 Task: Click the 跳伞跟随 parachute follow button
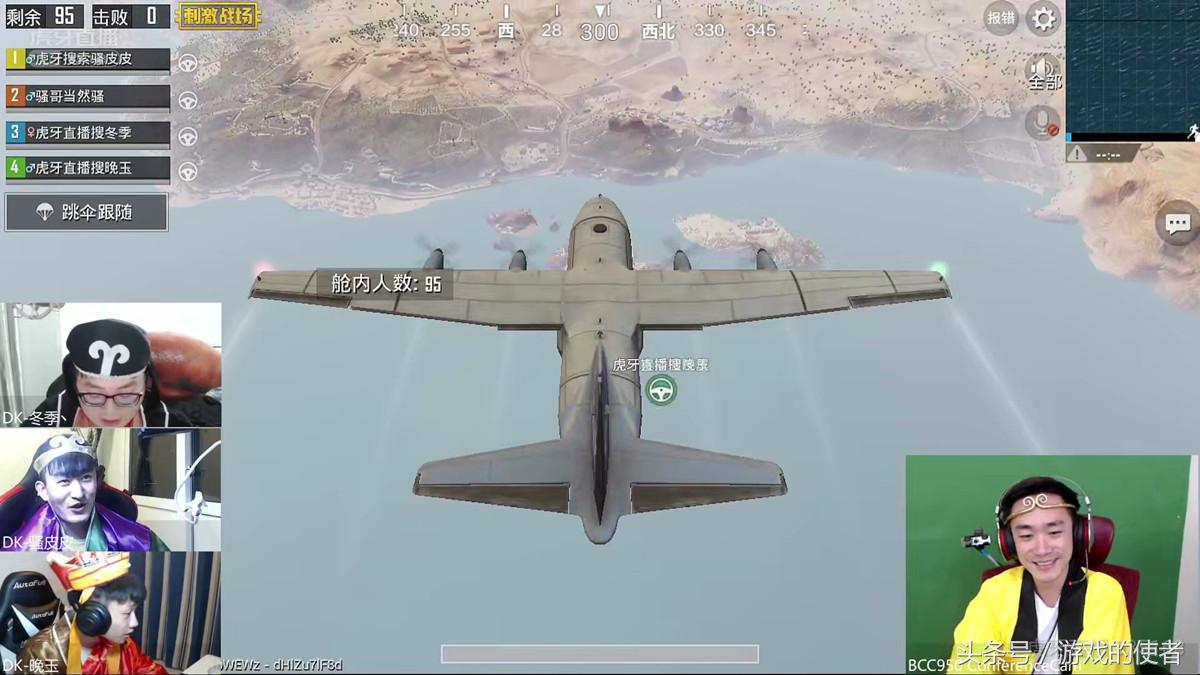(86, 212)
